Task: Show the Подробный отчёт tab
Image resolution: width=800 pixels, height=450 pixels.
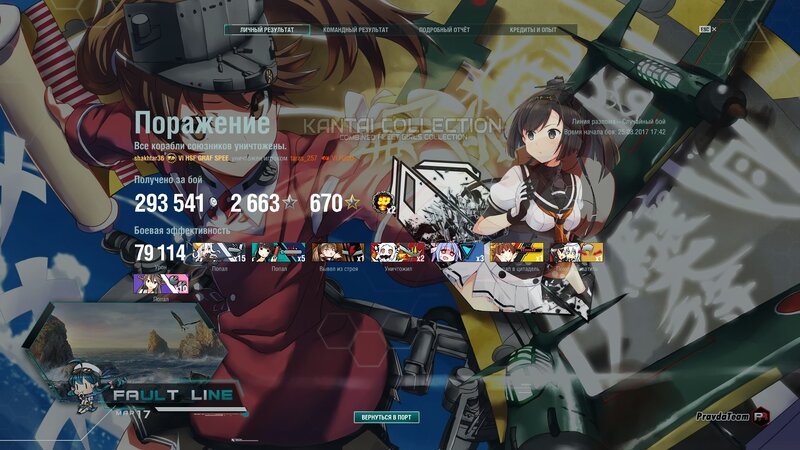Action: pos(445,30)
